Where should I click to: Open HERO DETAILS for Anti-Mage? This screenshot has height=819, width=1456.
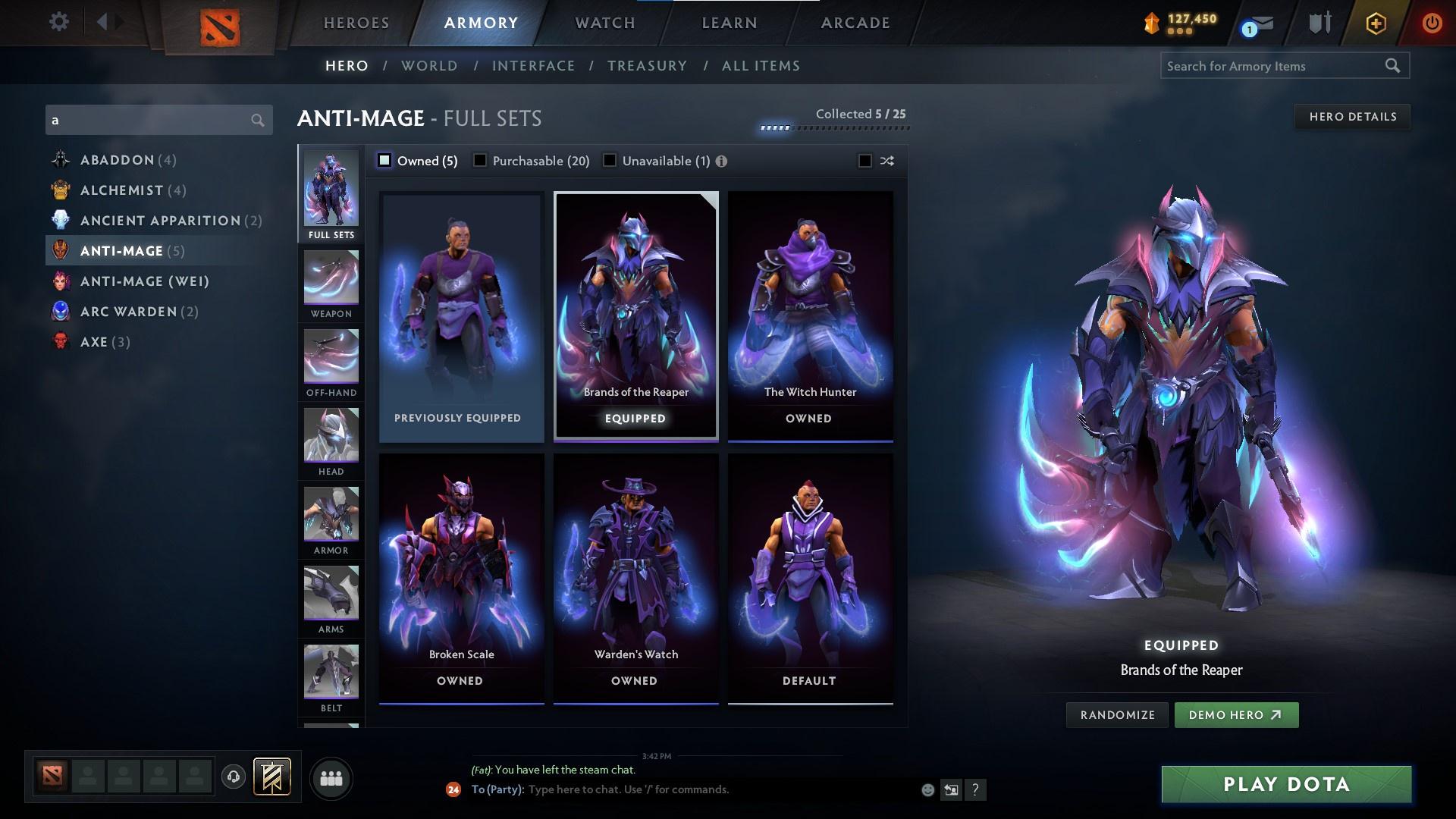pos(1352,116)
